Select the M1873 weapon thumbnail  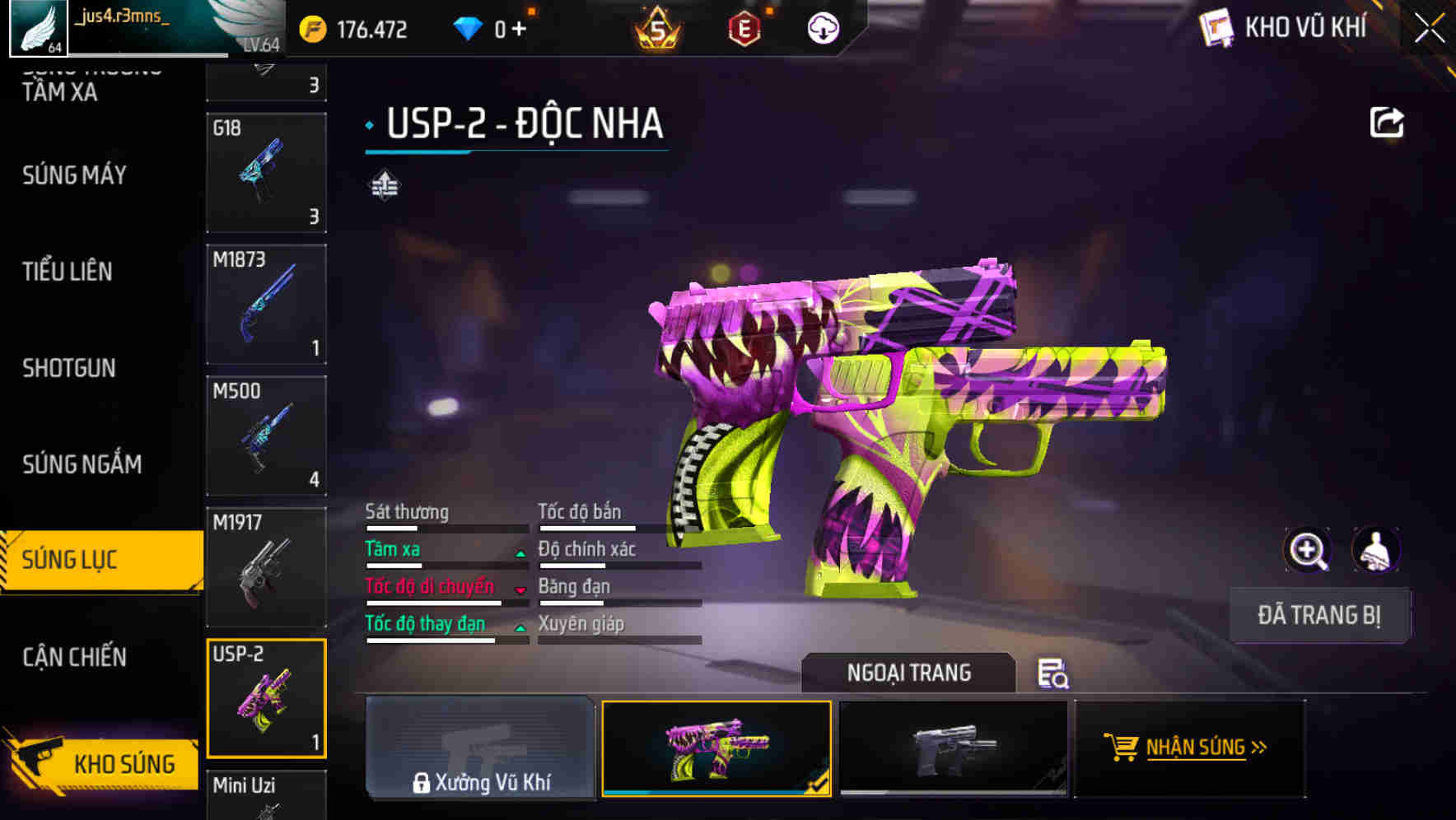pos(266,305)
